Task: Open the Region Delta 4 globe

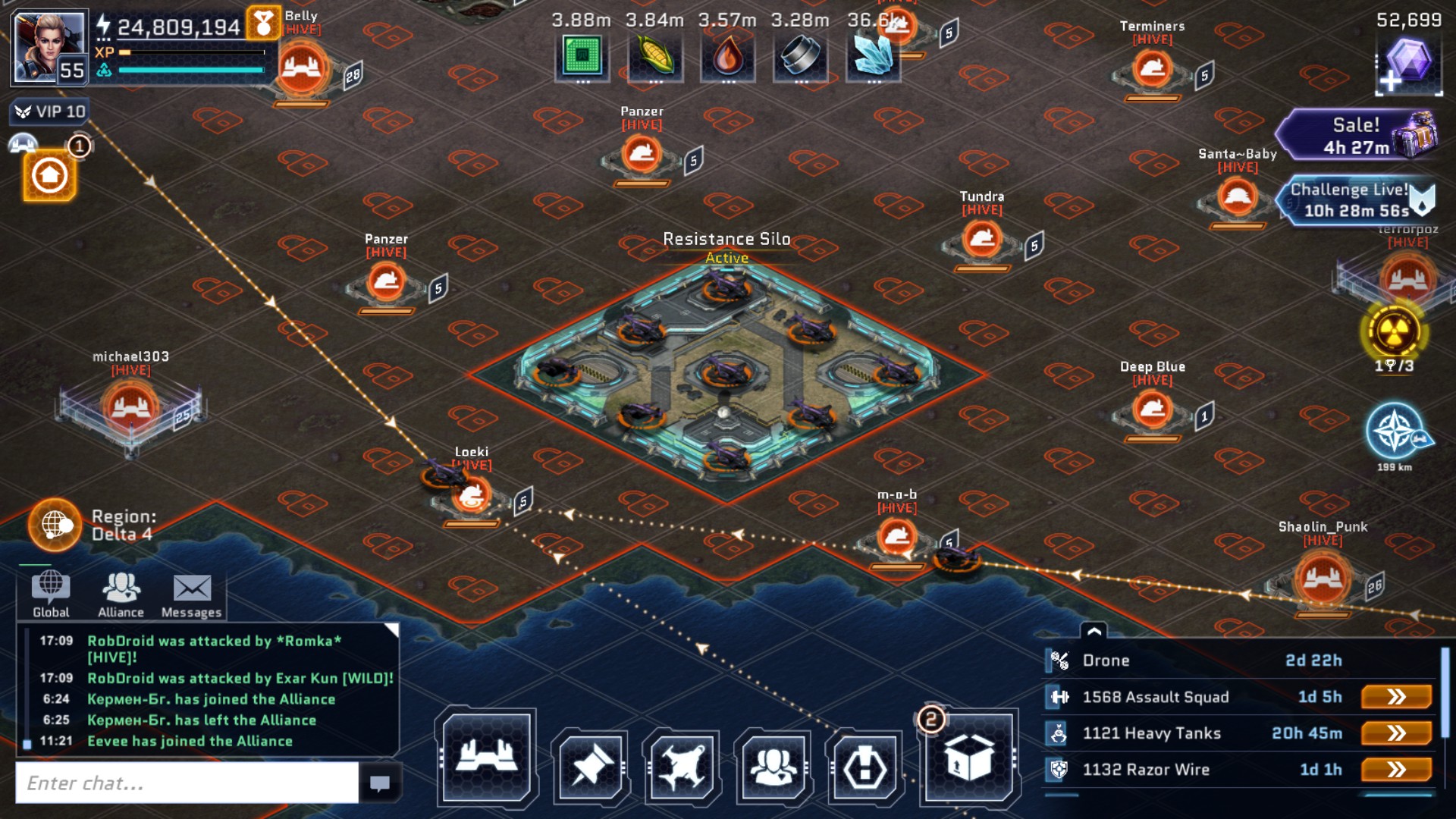Action: tap(55, 524)
